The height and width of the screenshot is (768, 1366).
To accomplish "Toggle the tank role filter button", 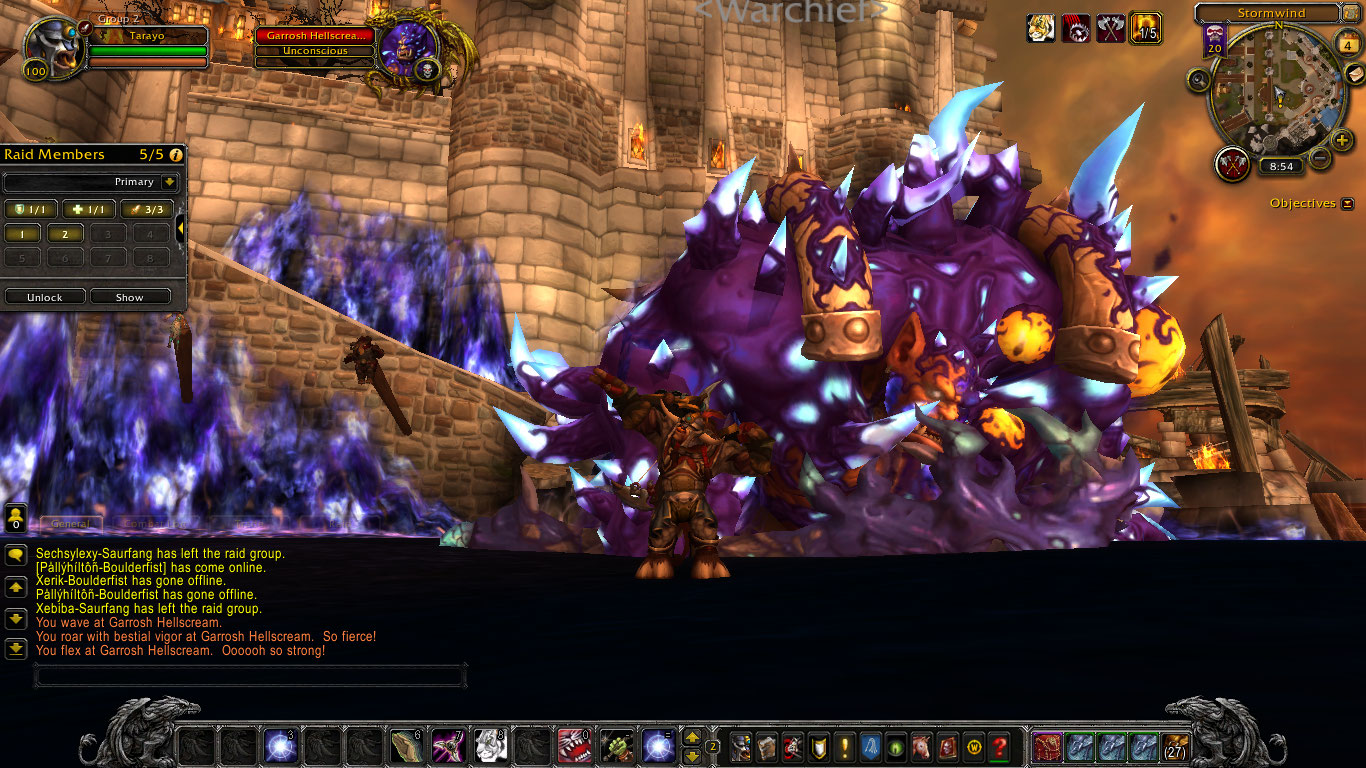I will (31, 210).
